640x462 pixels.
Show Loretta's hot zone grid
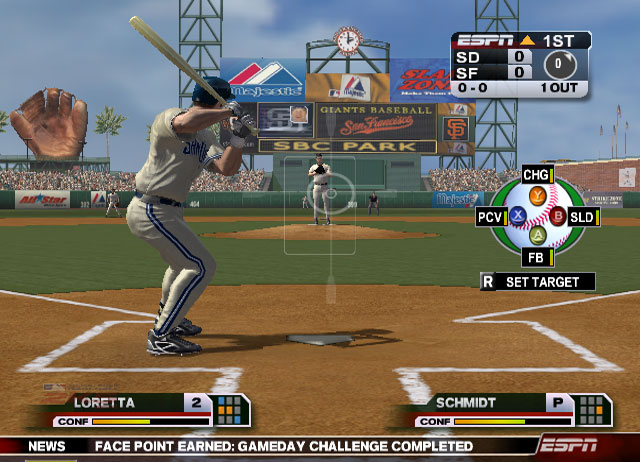229,409
